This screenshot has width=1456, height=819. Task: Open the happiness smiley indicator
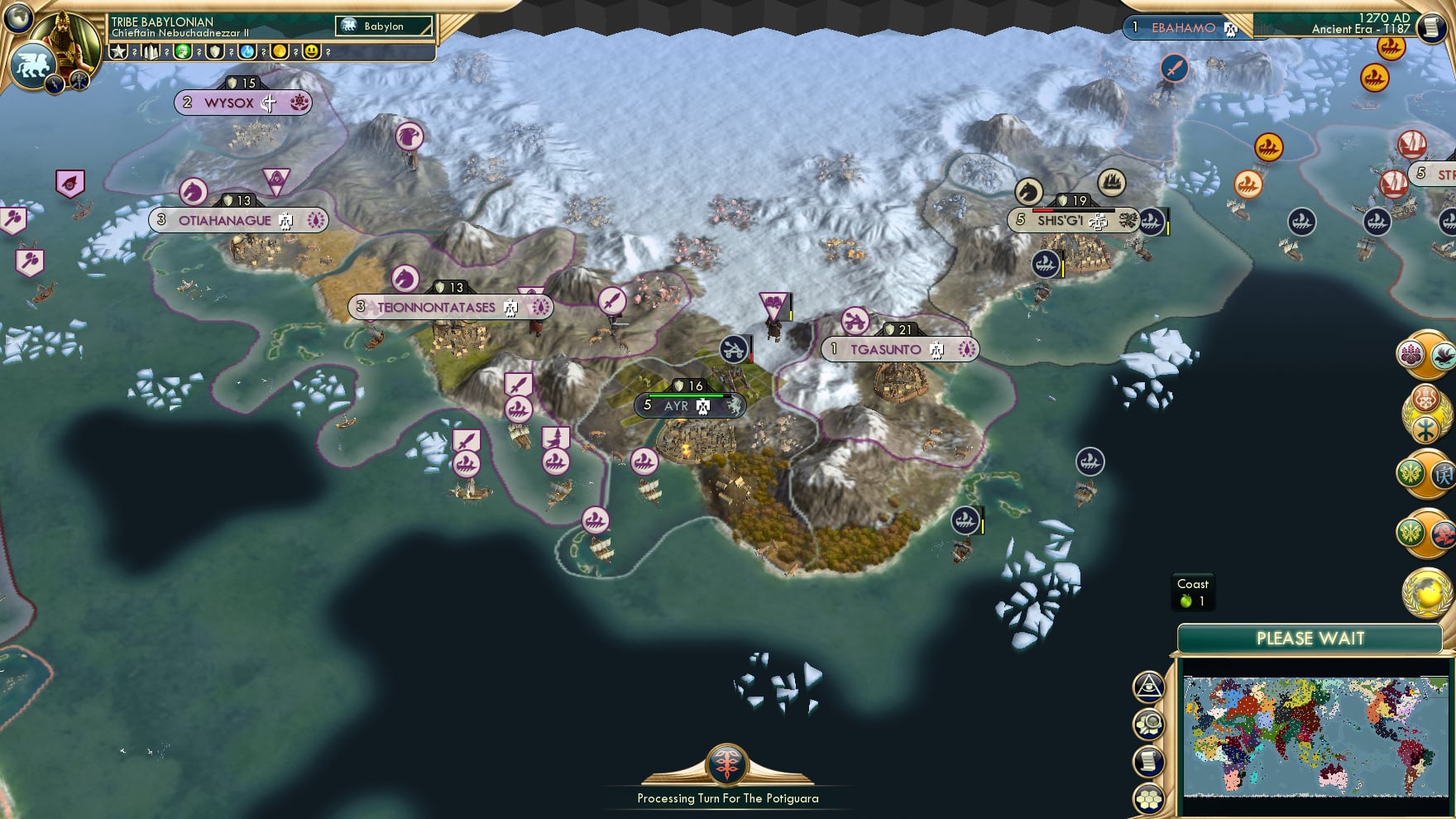point(309,51)
